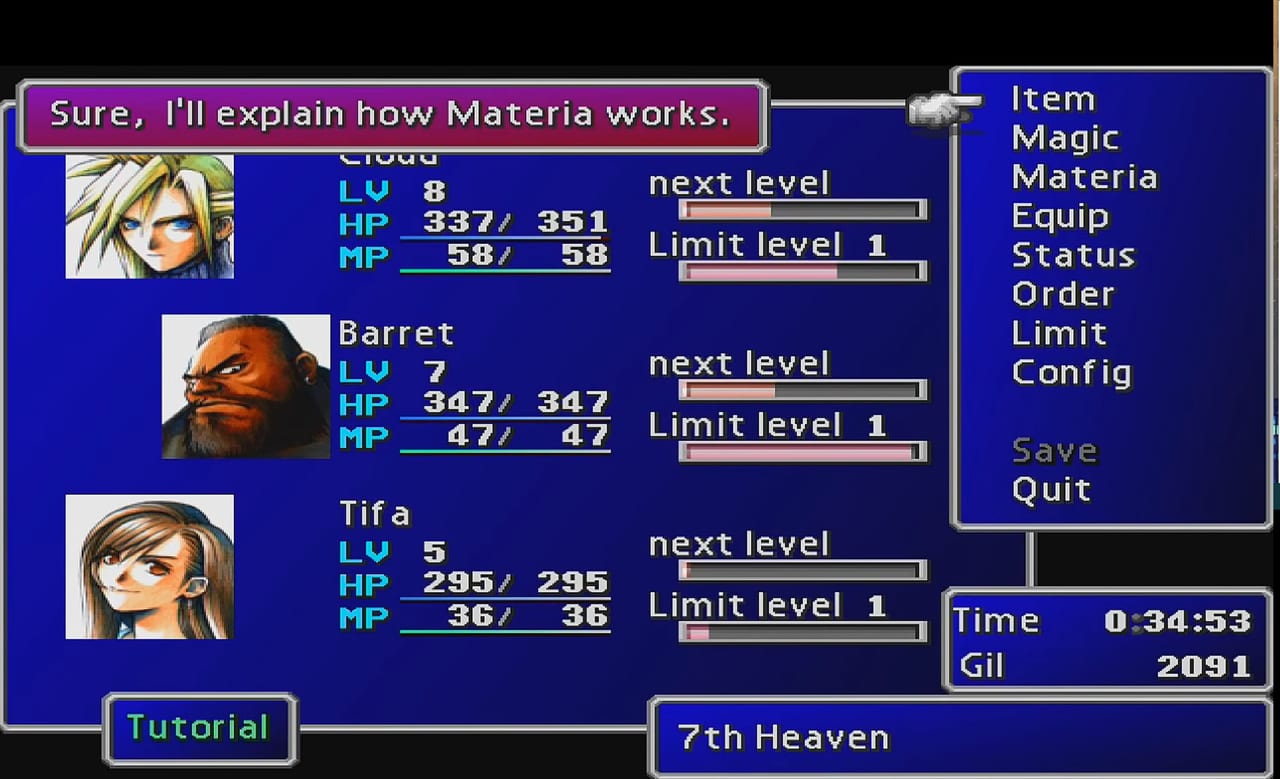Screen dimensions: 1280x779
Task: Choose Quit from the command menu
Action: tap(1051, 489)
